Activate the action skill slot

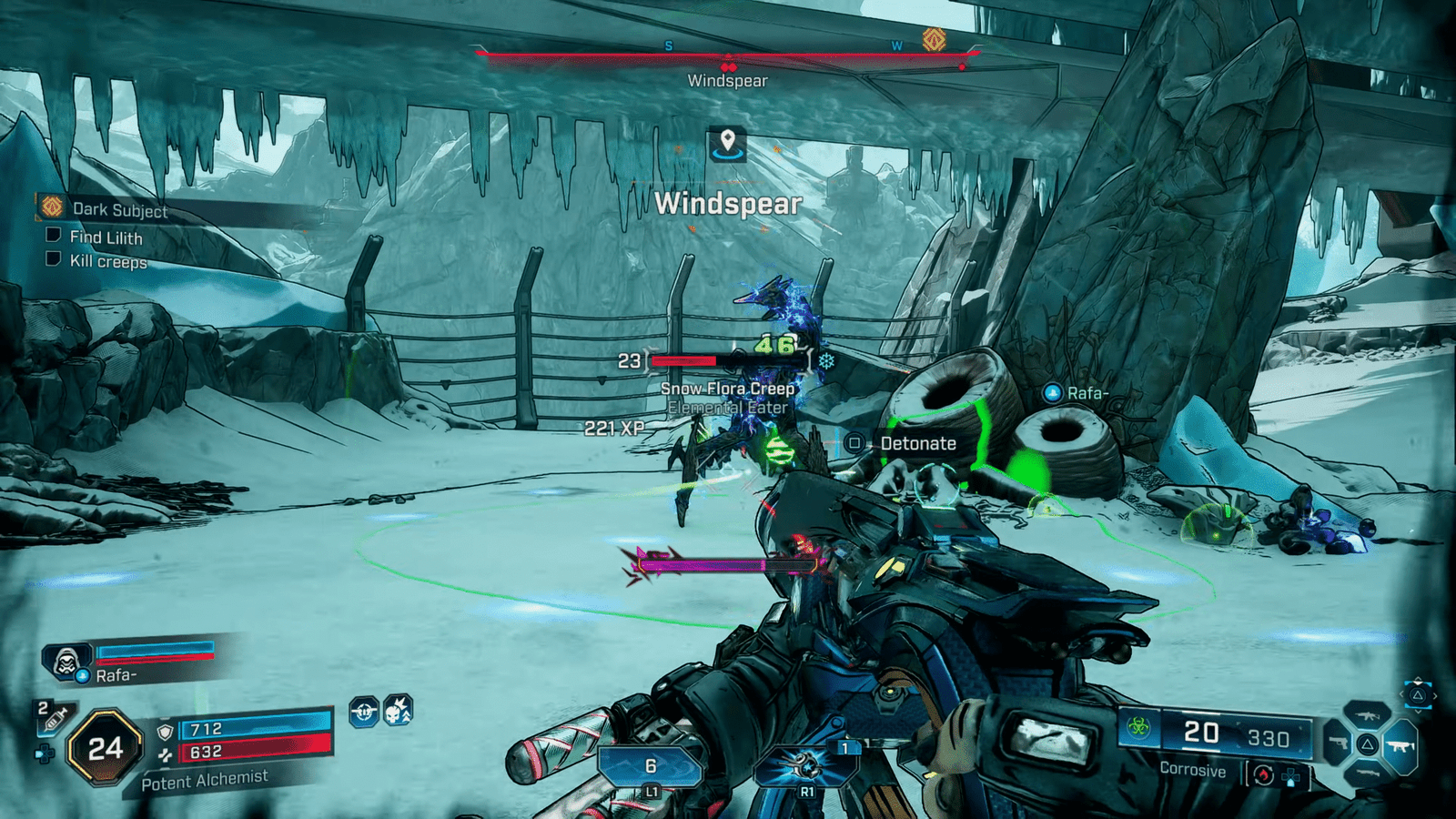click(807, 764)
